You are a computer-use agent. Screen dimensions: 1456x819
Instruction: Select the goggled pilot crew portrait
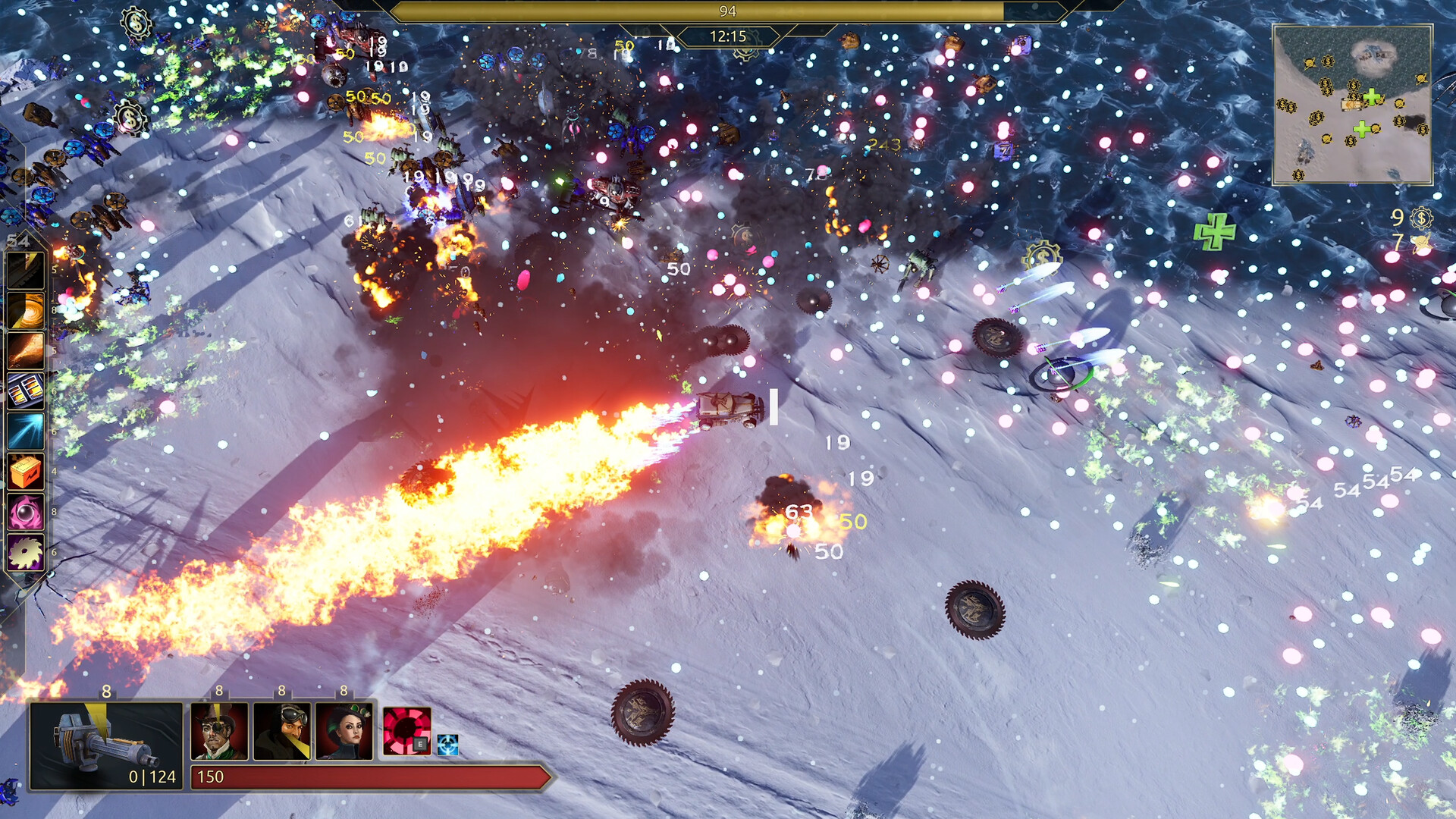point(281,731)
